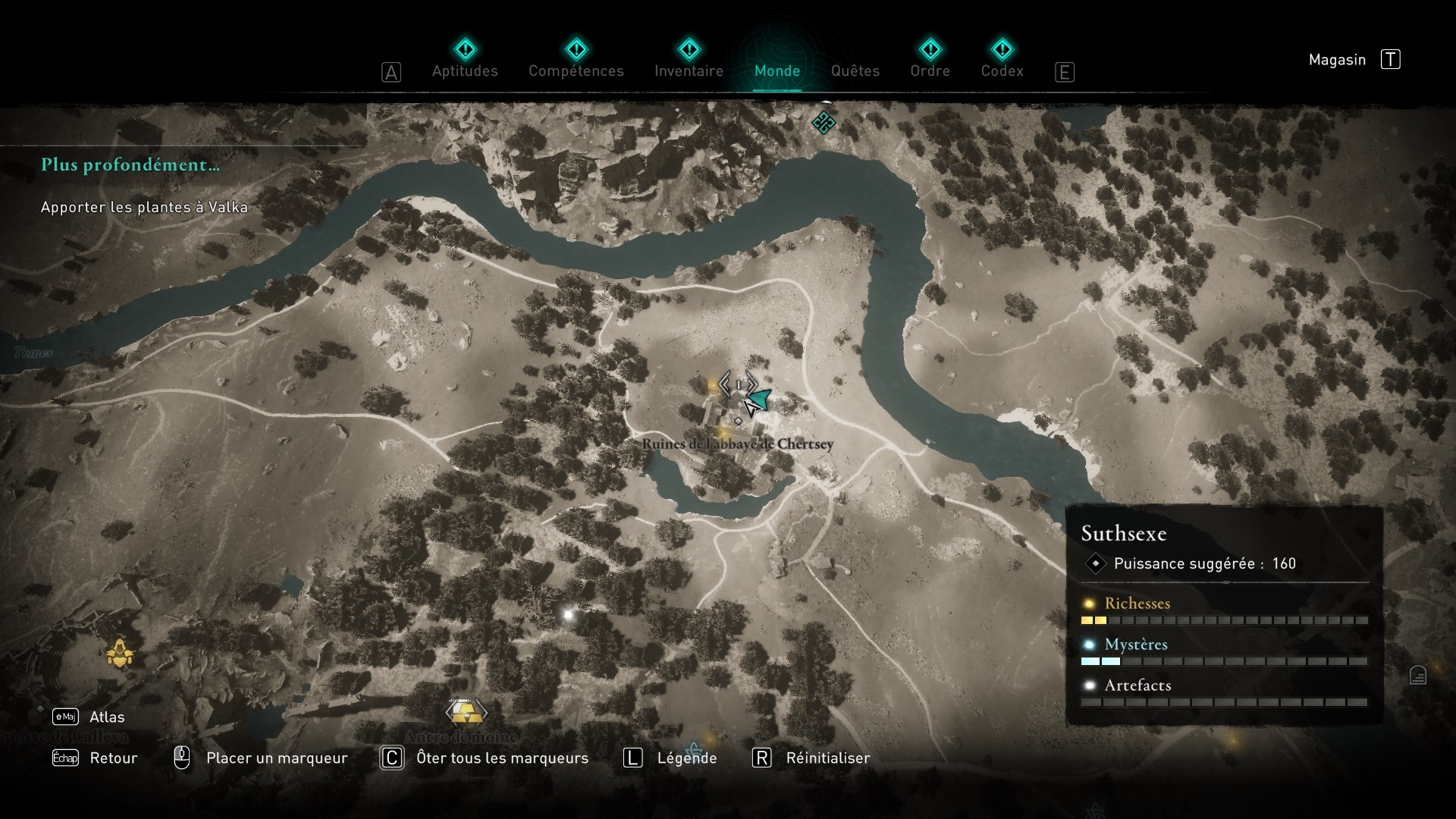Open the Magasin
Viewport: 1456px width, 819px height.
click(1337, 59)
